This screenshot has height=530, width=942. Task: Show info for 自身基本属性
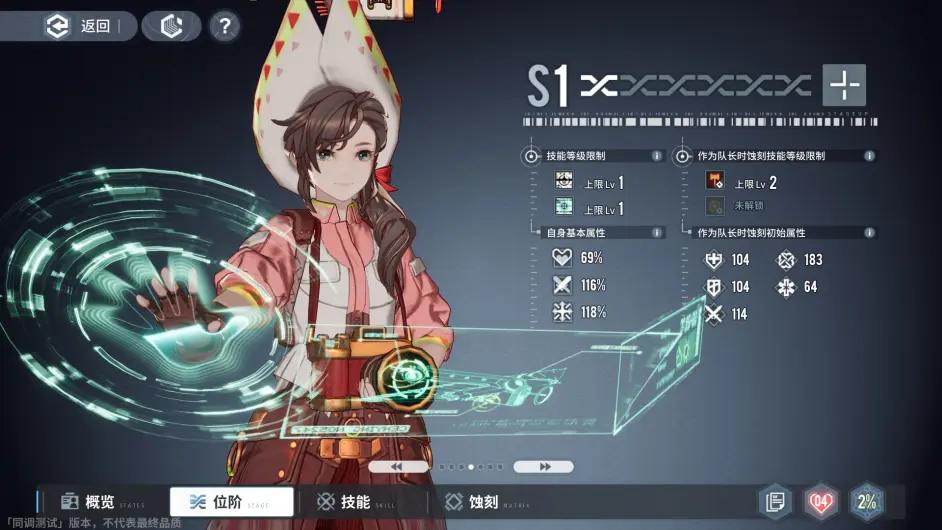657,233
